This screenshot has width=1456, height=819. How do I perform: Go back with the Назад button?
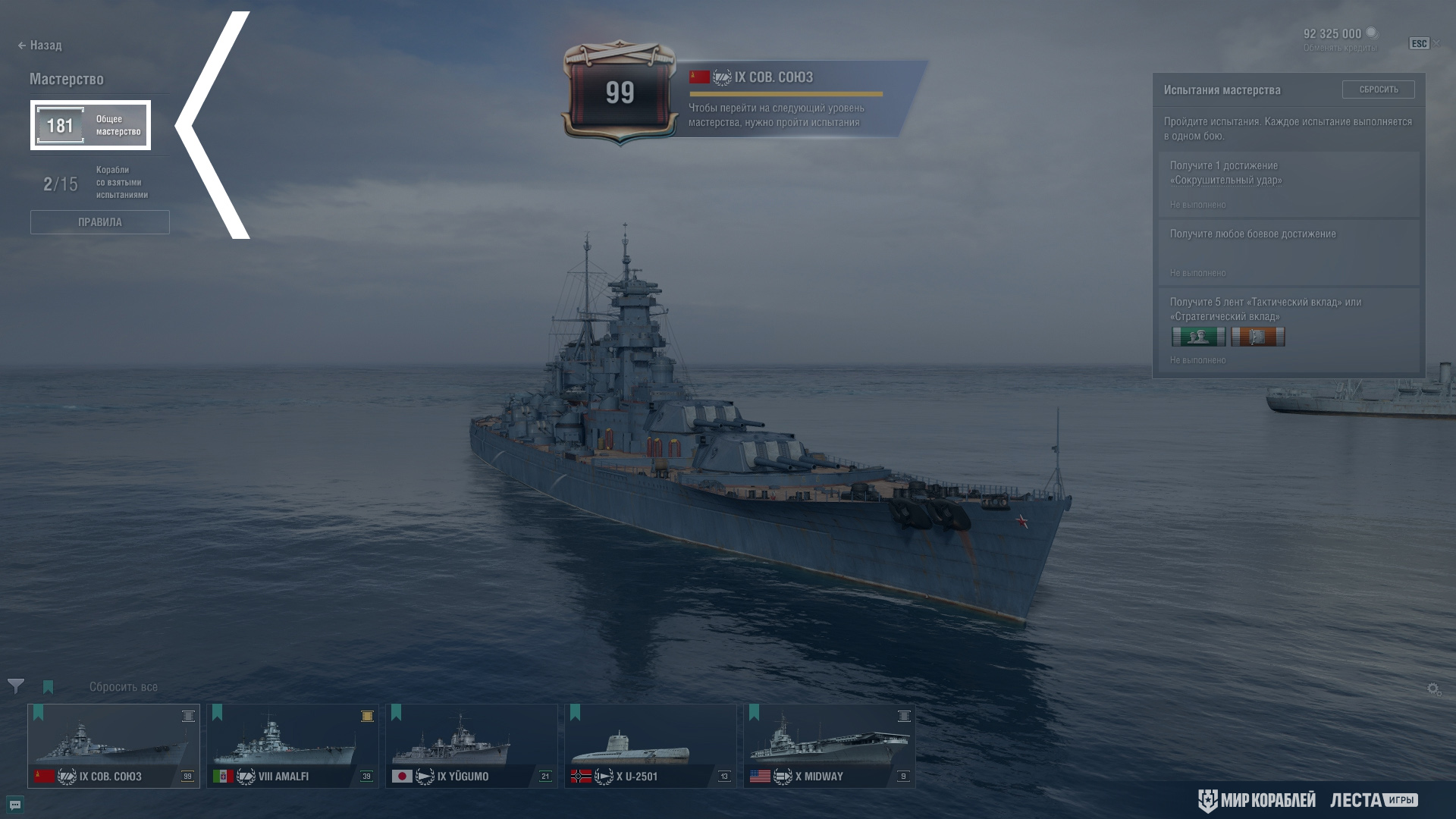pos(40,45)
